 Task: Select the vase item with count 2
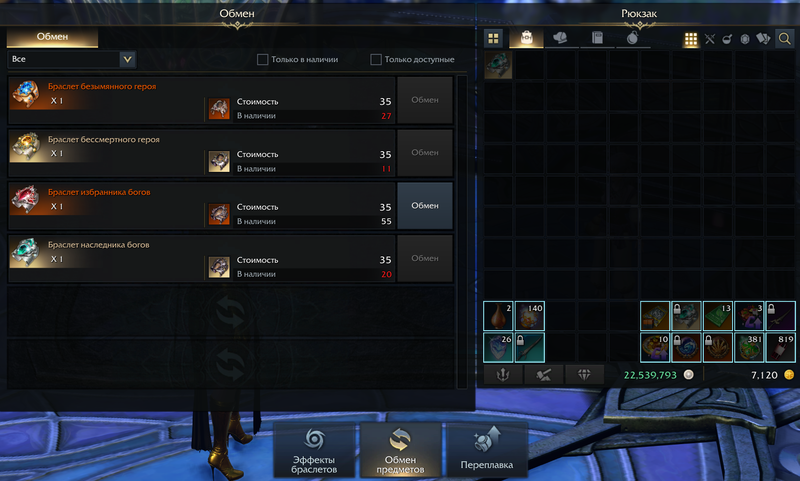pyautogui.click(x=499, y=316)
